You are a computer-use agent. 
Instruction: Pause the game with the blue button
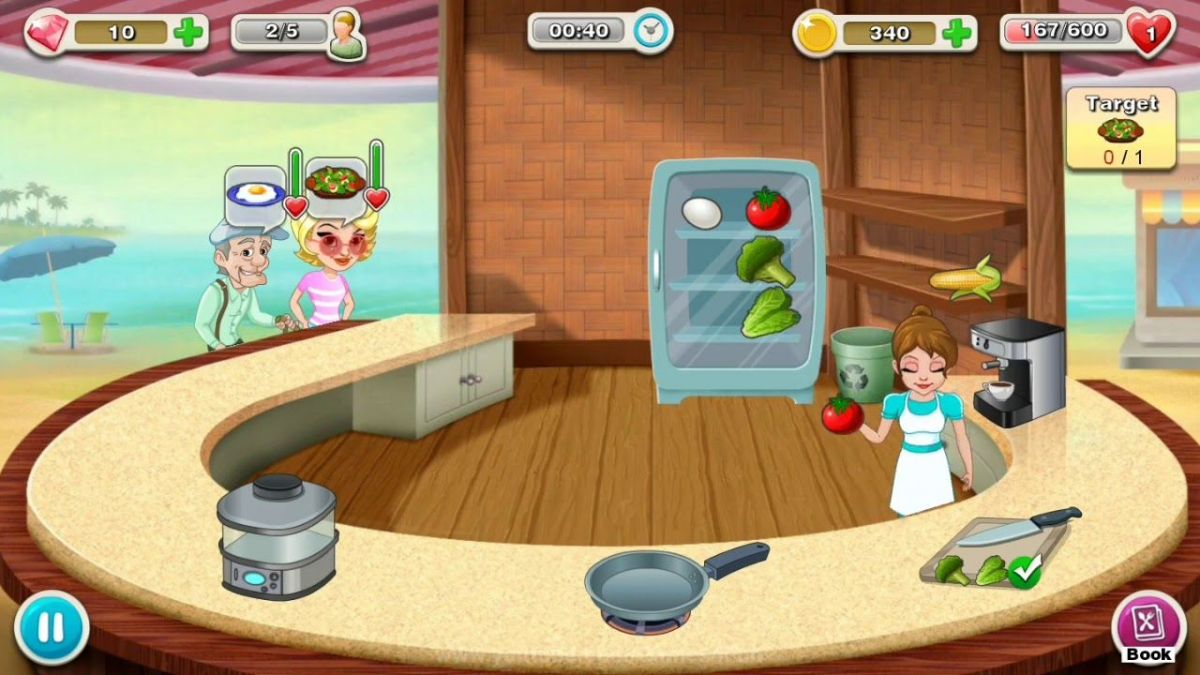point(51,627)
